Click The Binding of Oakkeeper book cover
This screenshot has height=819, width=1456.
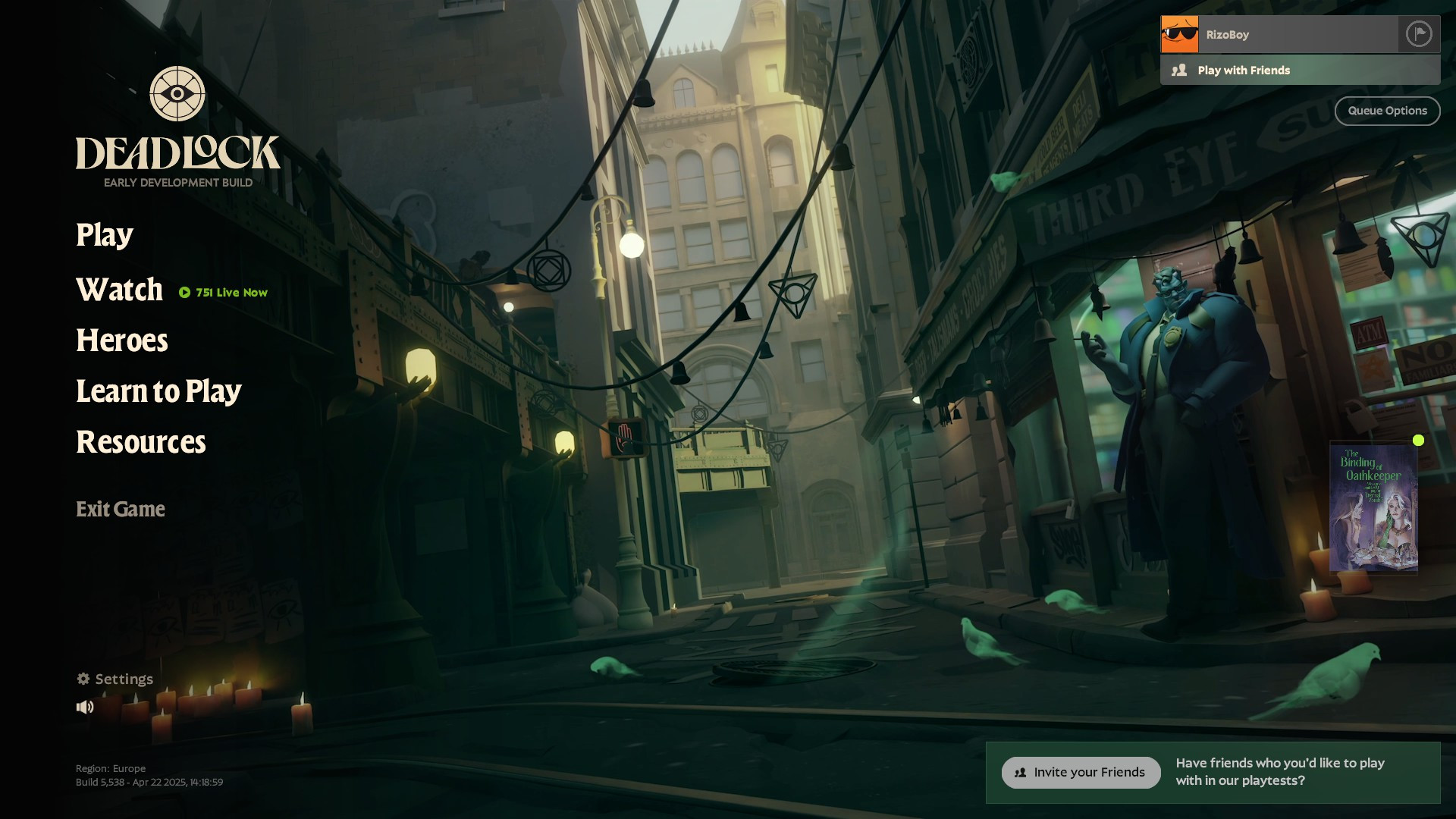(1375, 508)
